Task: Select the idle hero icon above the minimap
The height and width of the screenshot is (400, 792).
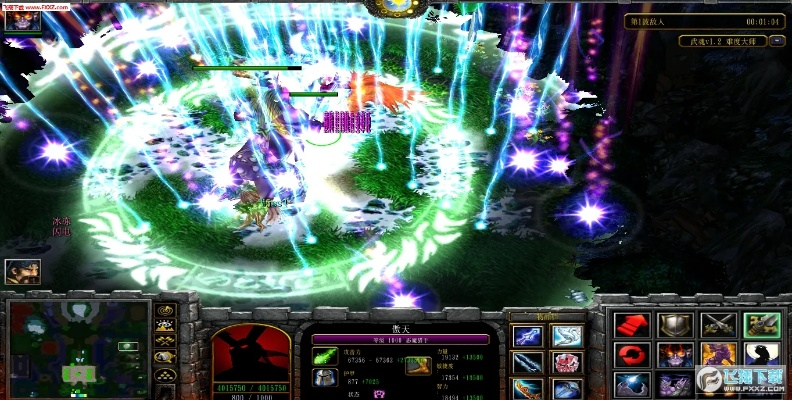Action: 23,271
